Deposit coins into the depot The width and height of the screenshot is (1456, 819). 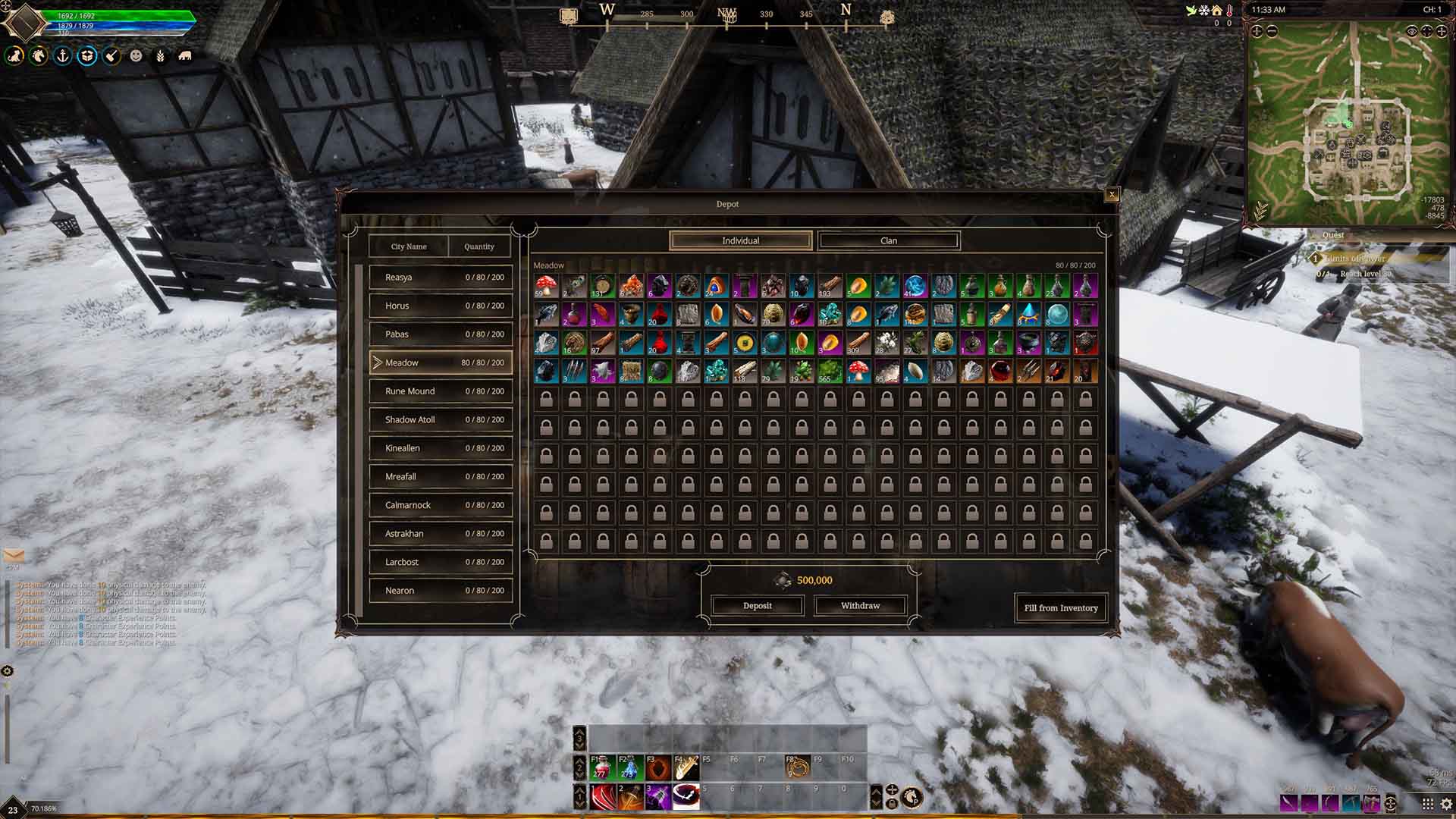[757, 606]
